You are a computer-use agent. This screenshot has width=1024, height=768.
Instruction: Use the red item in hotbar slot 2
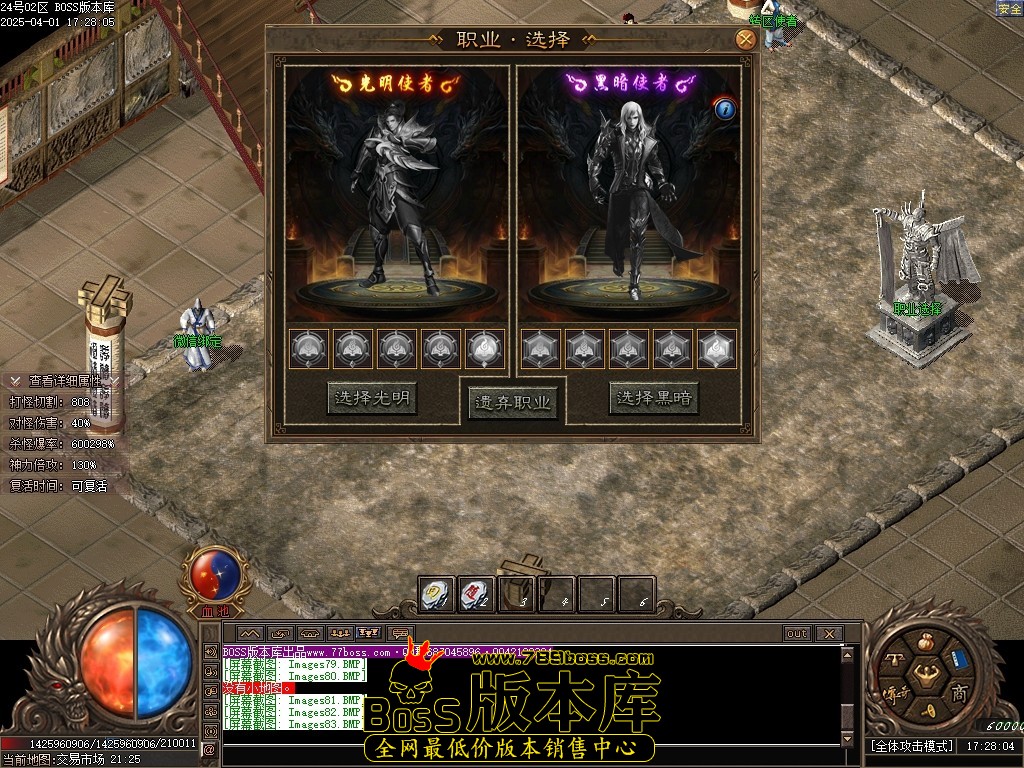[476, 595]
